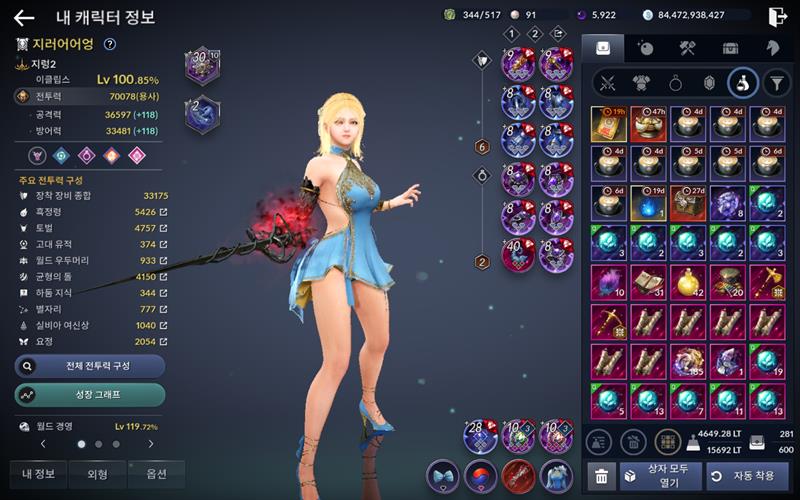Open the trash can delete button
The image size is (800, 500).
[601, 477]
